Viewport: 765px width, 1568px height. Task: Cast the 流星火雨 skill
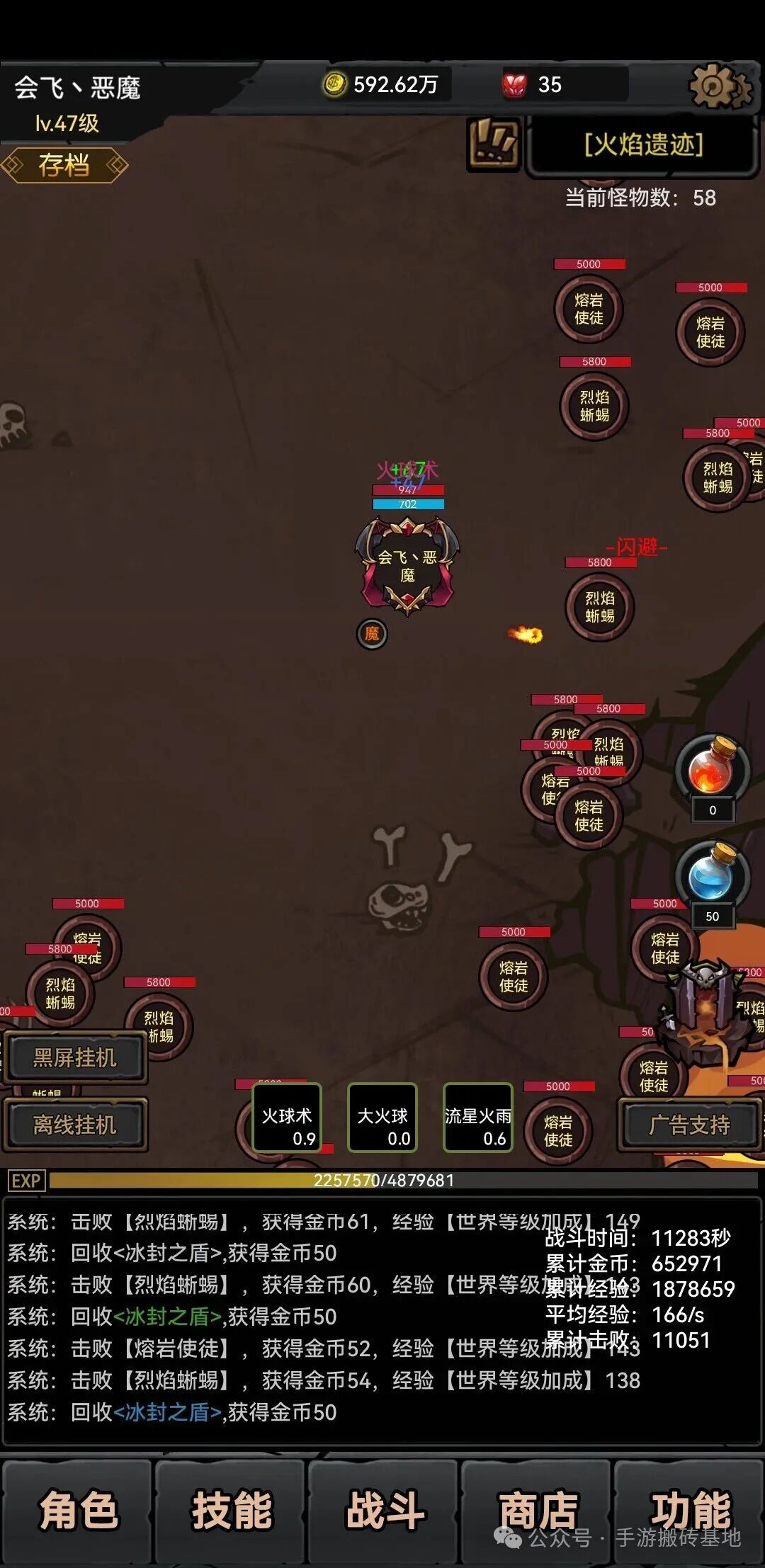coord(478,1118)
